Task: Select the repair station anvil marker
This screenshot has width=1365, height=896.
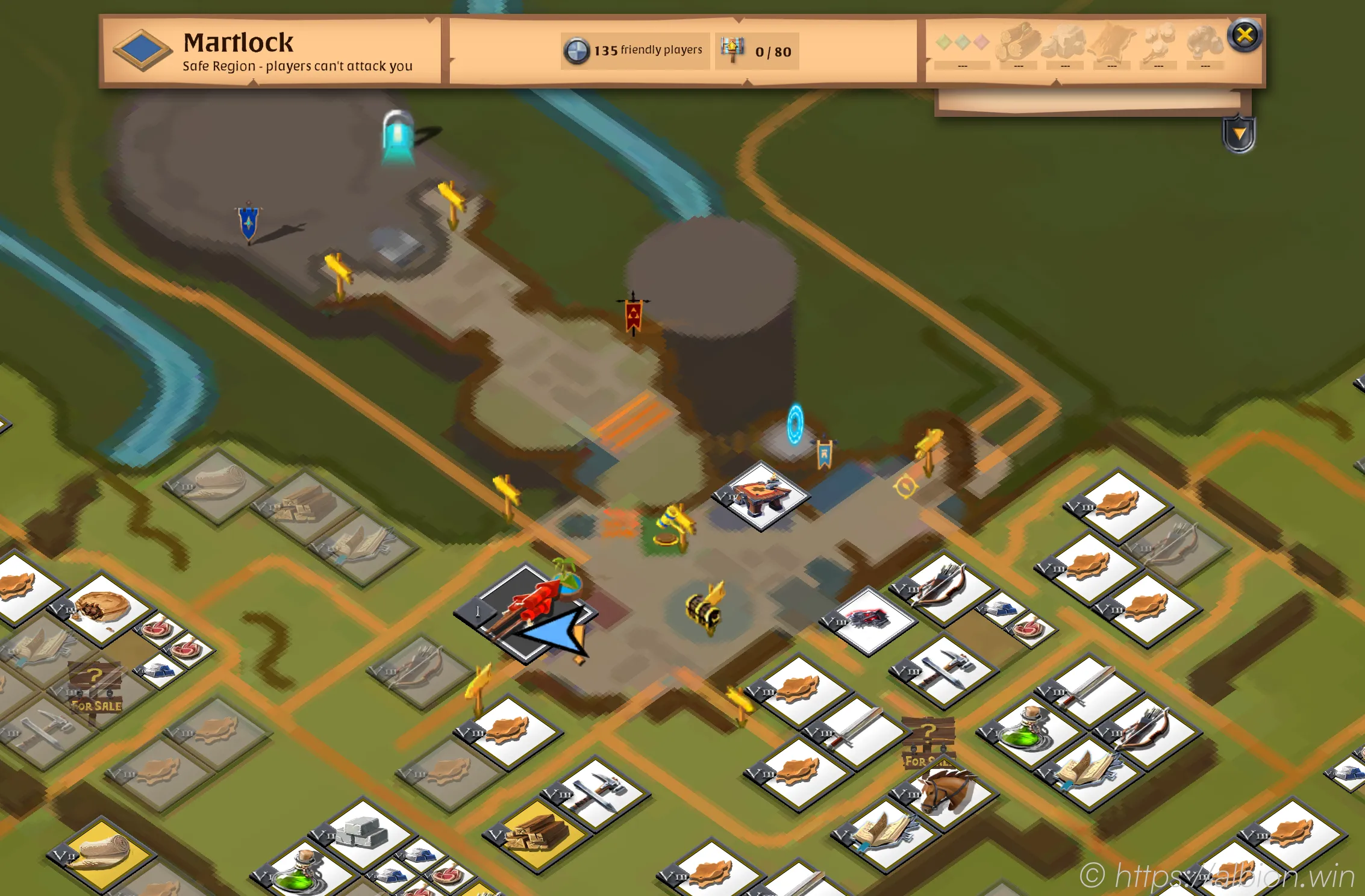Action: point(763,496)
